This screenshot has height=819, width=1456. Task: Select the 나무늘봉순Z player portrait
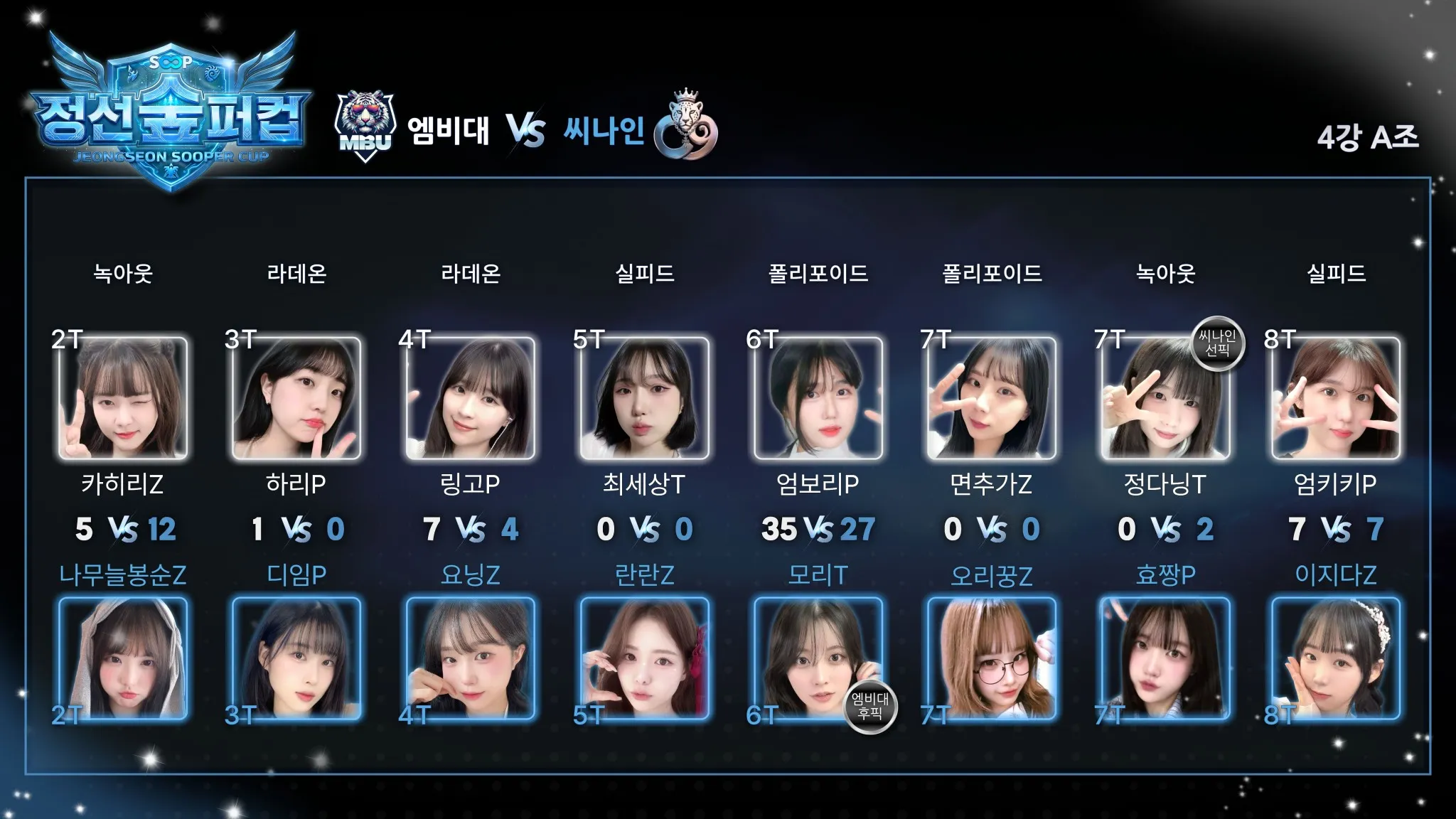coord(123,658)
